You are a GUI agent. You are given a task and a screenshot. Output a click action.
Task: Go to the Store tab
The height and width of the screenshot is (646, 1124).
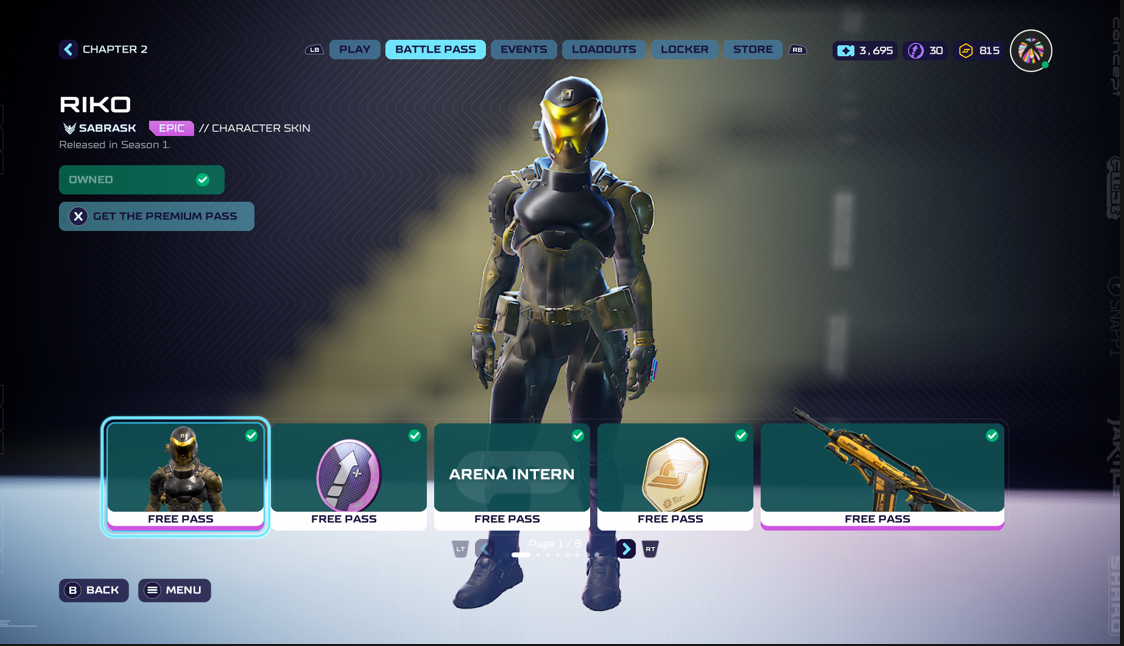coord(752,49)
